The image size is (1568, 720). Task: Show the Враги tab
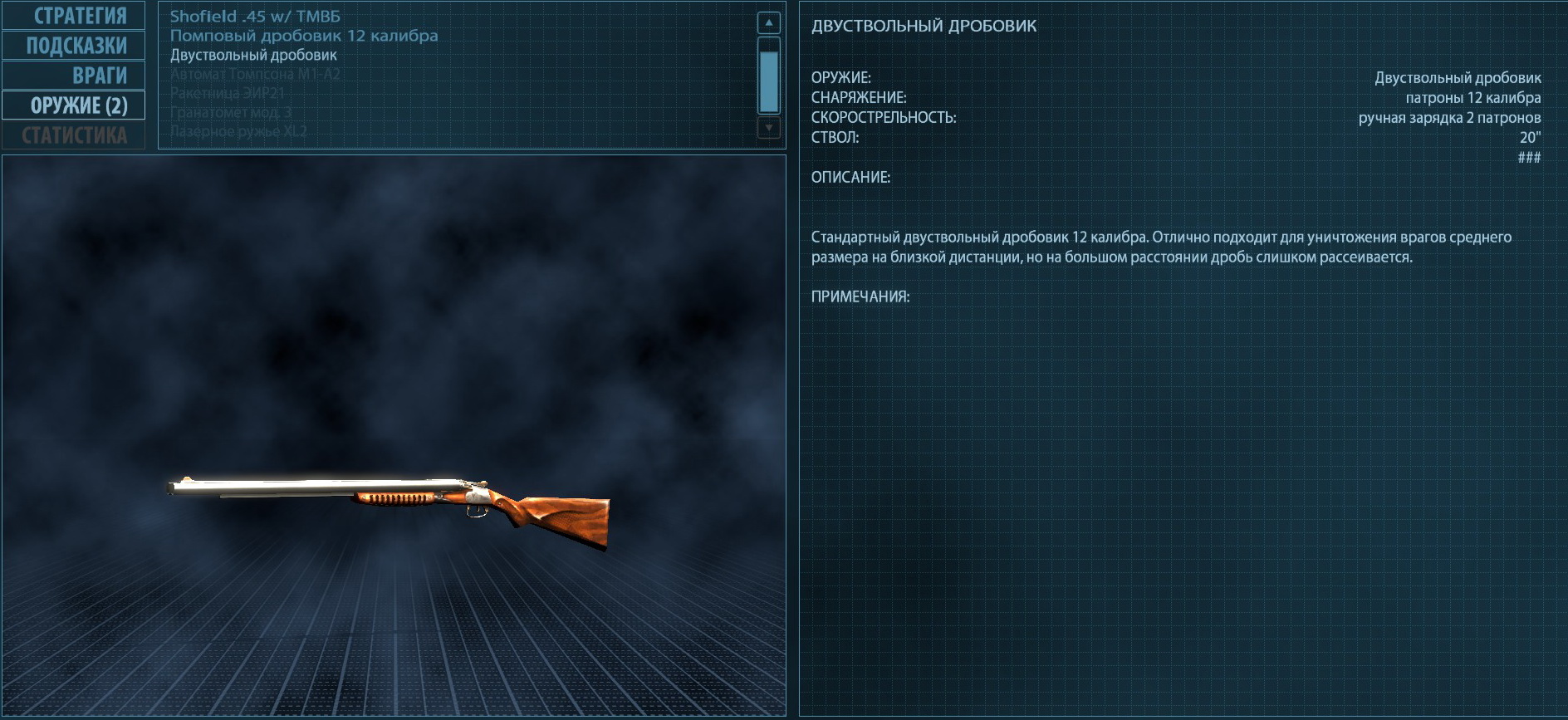coord(74,76)
